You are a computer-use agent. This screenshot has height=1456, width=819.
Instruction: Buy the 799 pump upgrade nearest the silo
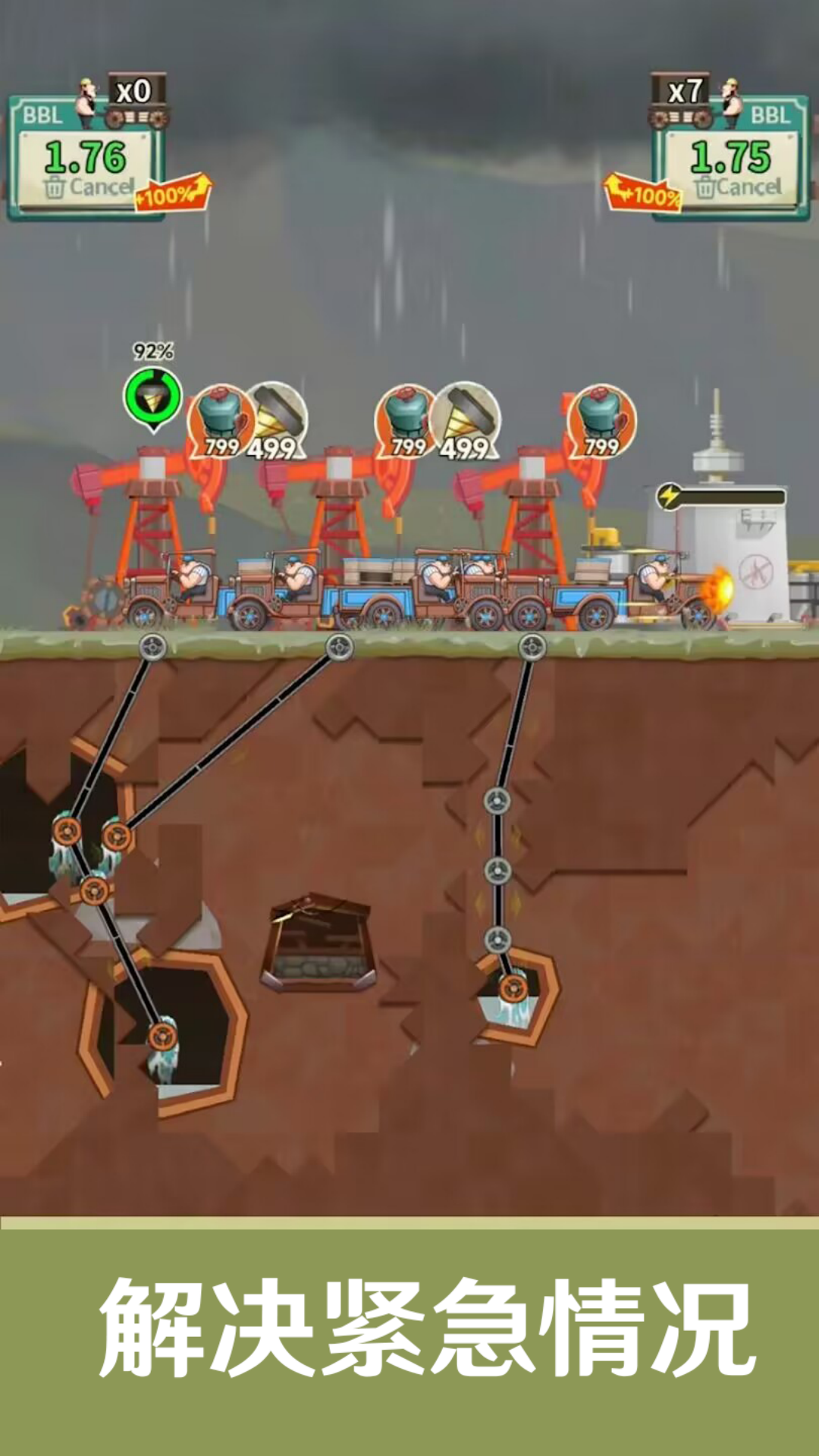tap(601, 421)
